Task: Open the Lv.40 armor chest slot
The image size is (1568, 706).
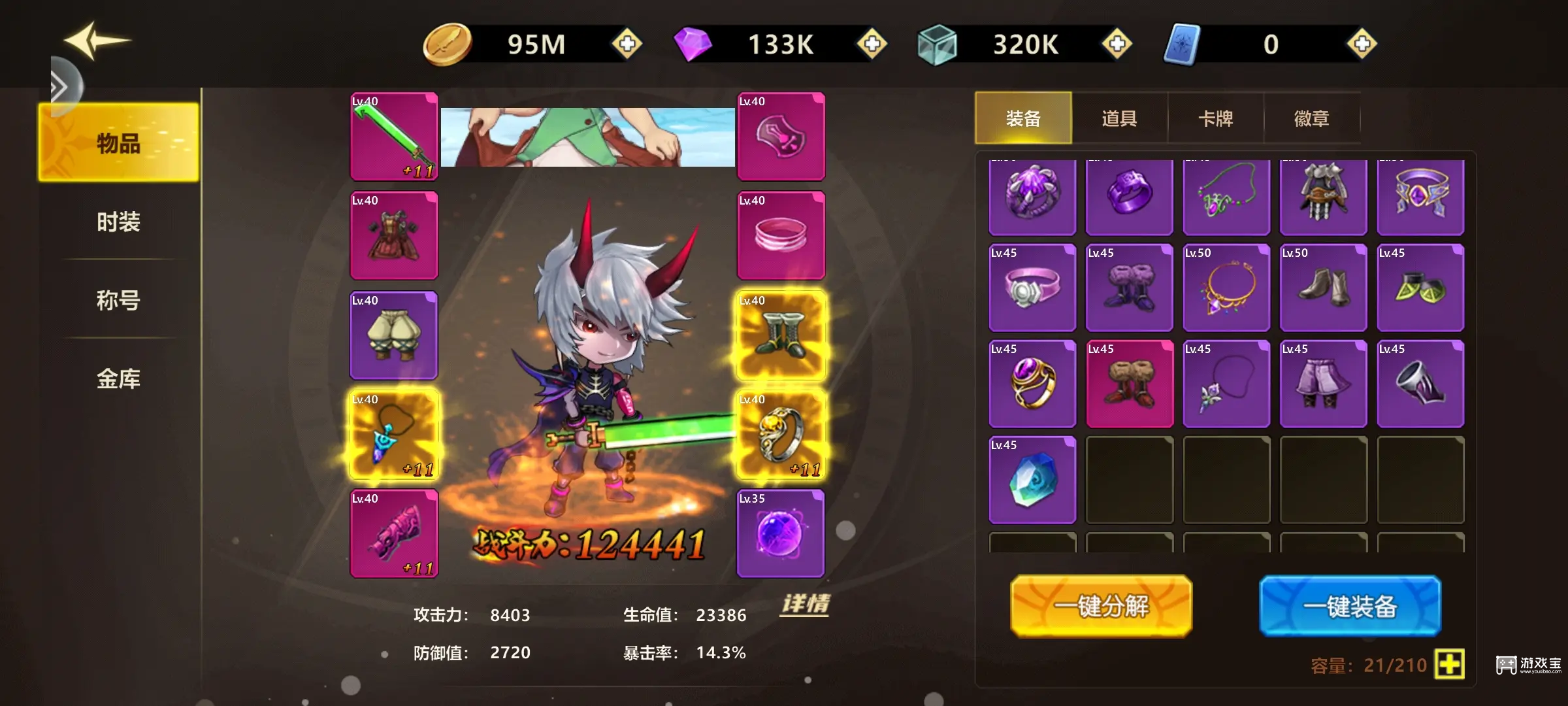Action: click(x=393, y=235)
